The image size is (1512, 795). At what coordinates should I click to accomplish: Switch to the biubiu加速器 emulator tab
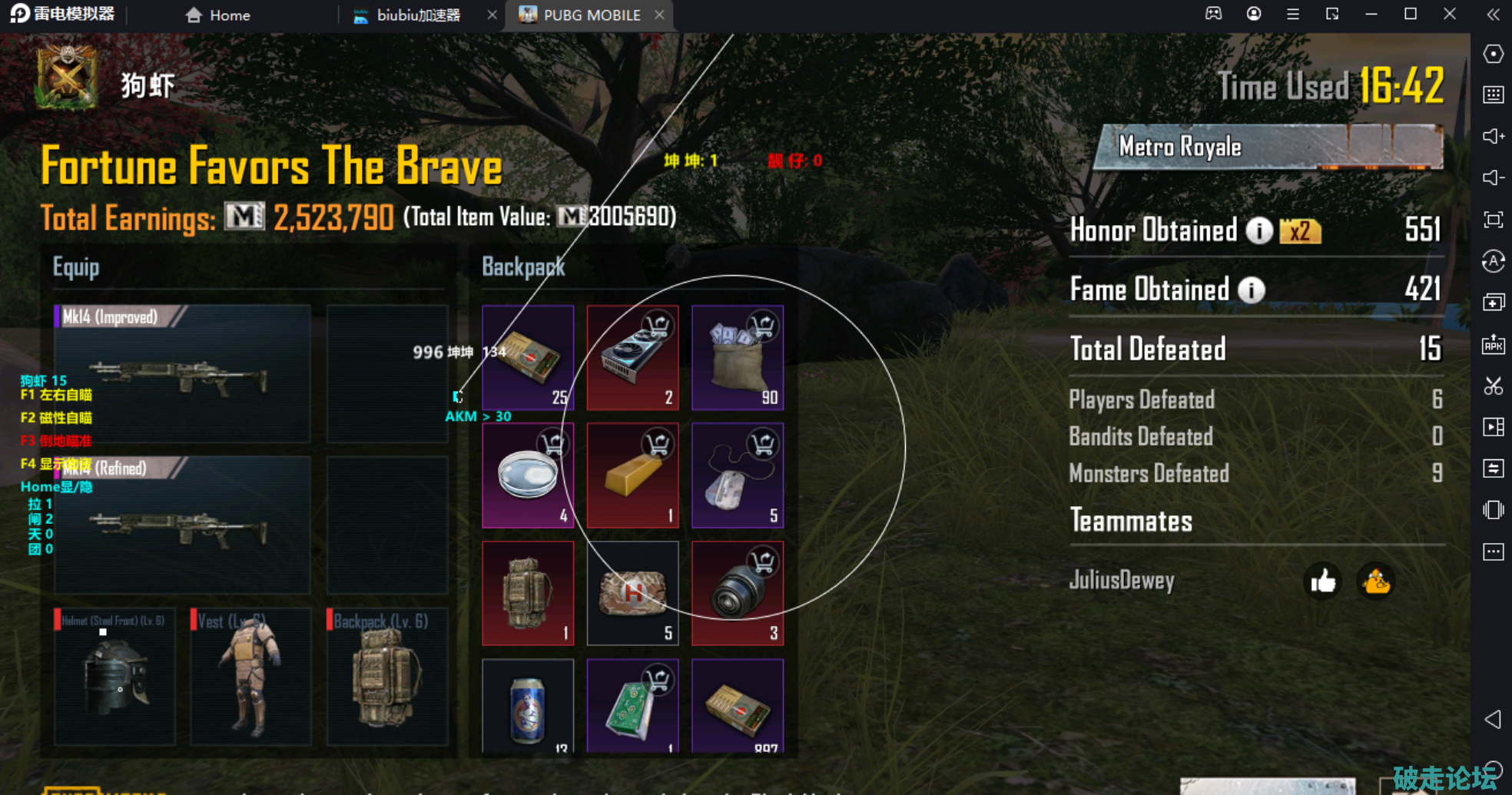point(417,15)
